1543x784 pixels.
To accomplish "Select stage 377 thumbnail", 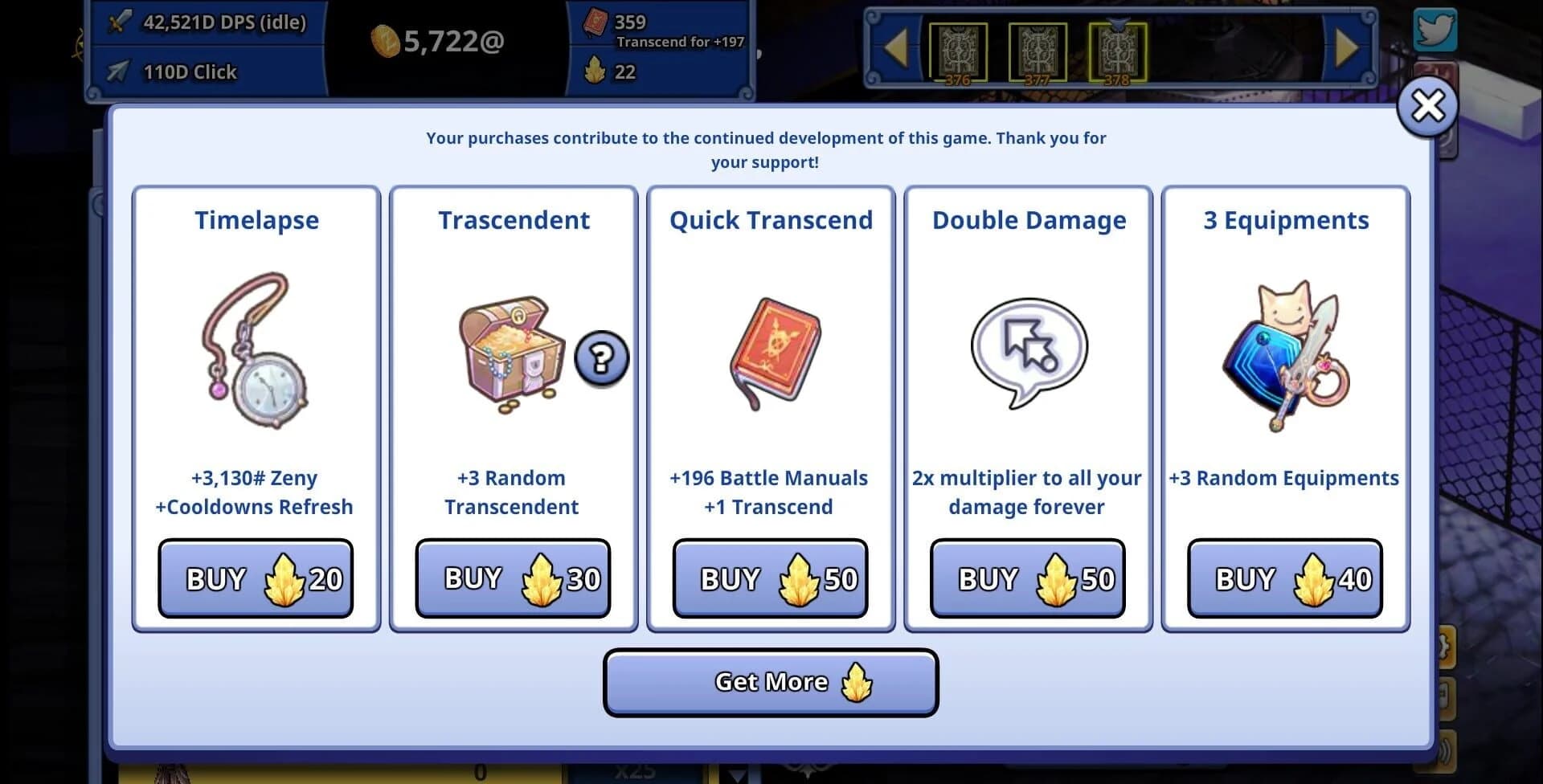I will (1038, 52).
